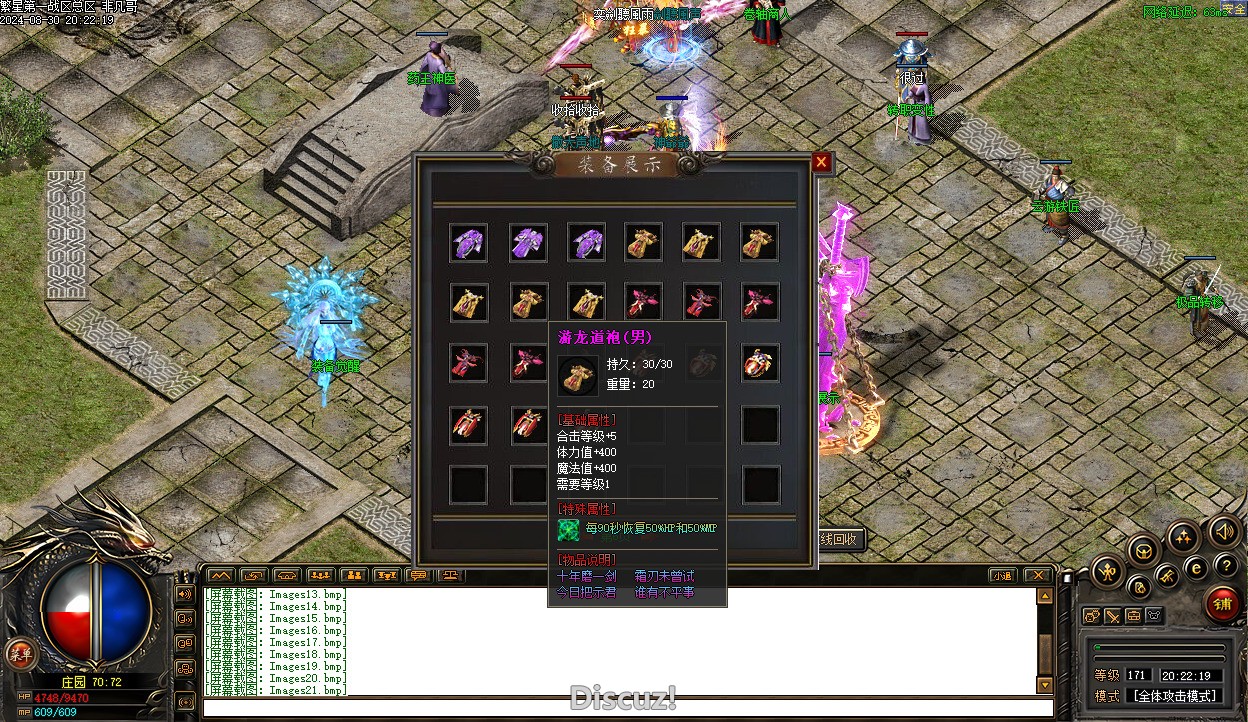Select the crossed swords small icon
Screen dimensions: 1248x722
click(x=1112, y=616)
